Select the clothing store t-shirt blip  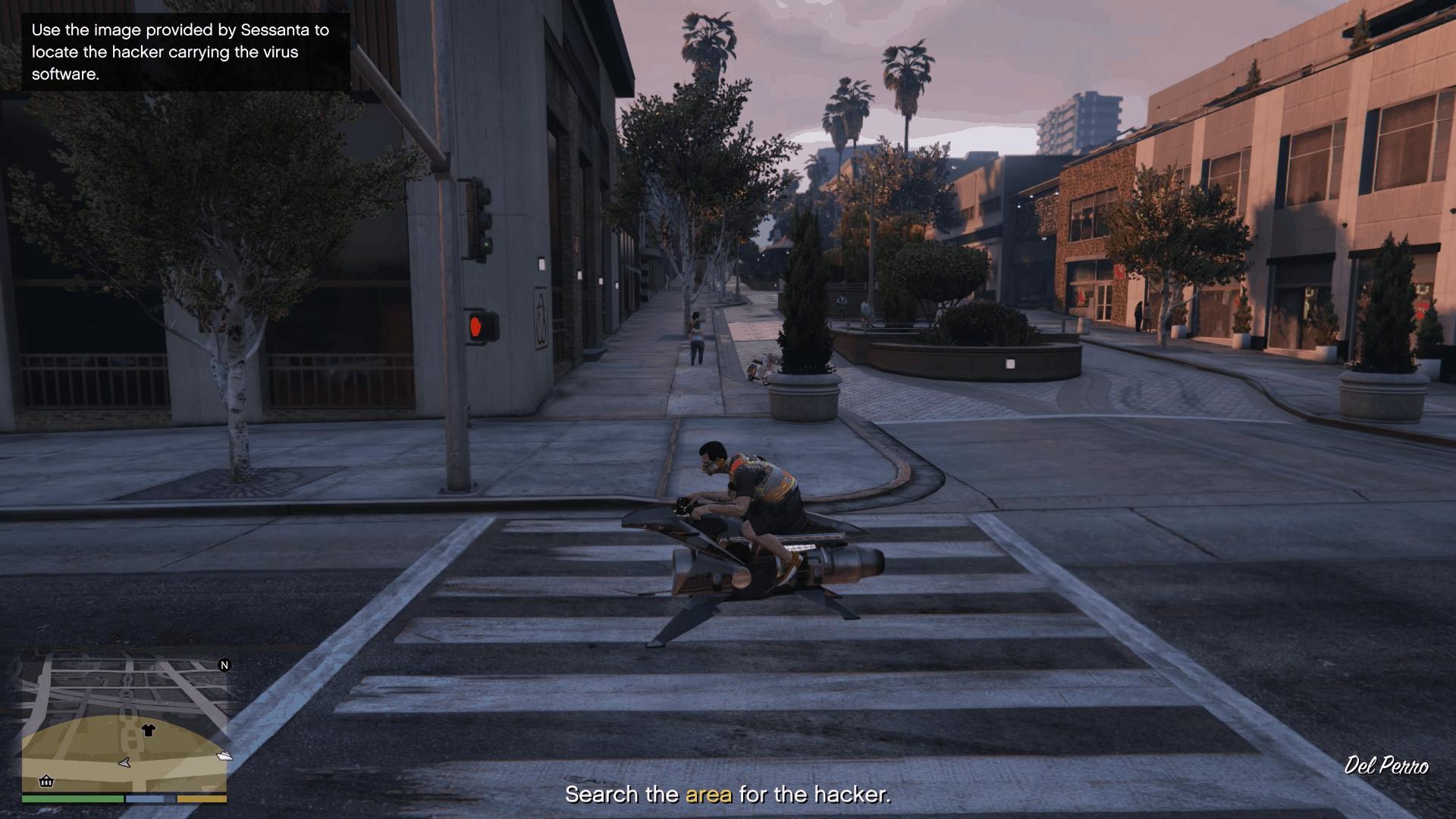[148, 730]
